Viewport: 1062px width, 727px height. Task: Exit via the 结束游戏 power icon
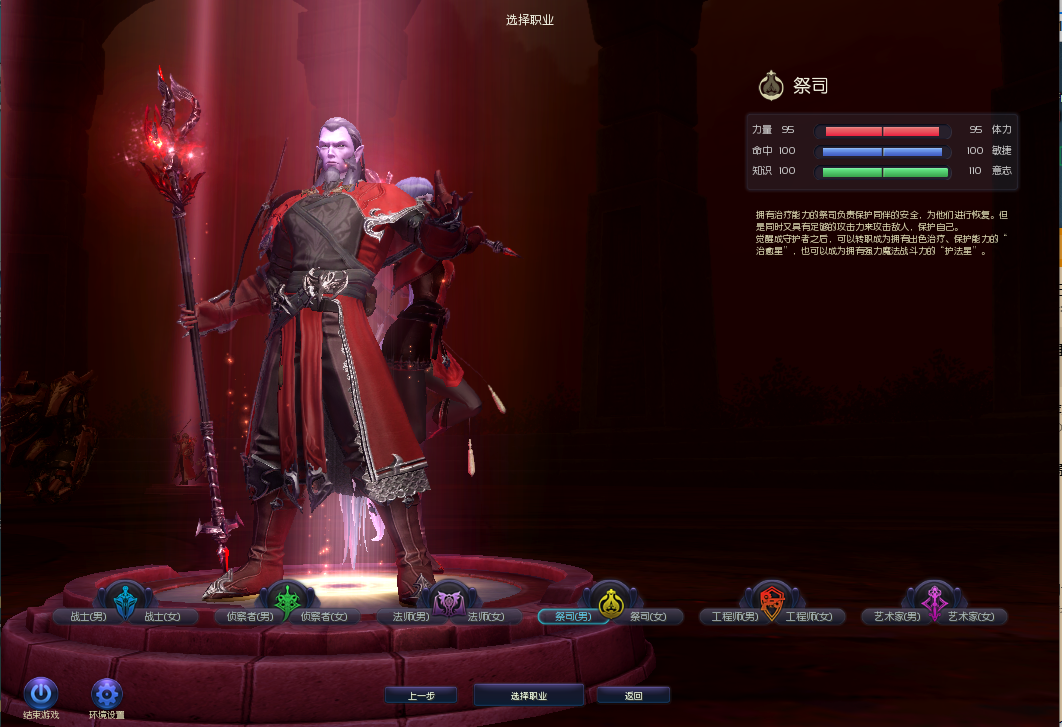[41, 692]
